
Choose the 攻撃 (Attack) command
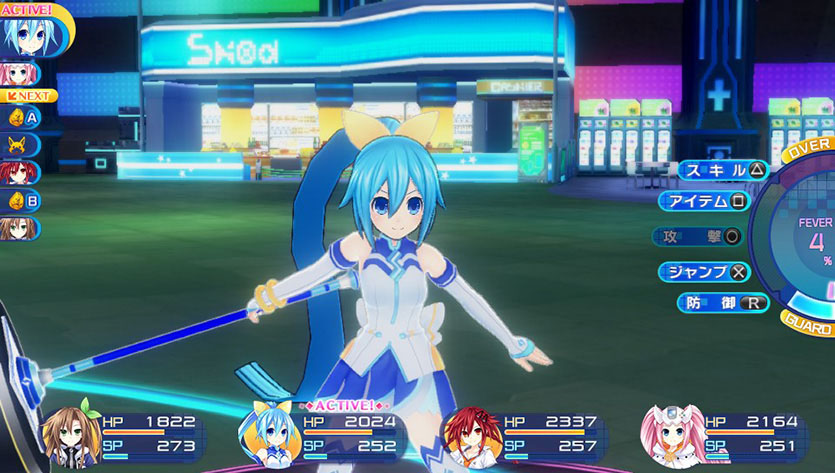[697, 236]
